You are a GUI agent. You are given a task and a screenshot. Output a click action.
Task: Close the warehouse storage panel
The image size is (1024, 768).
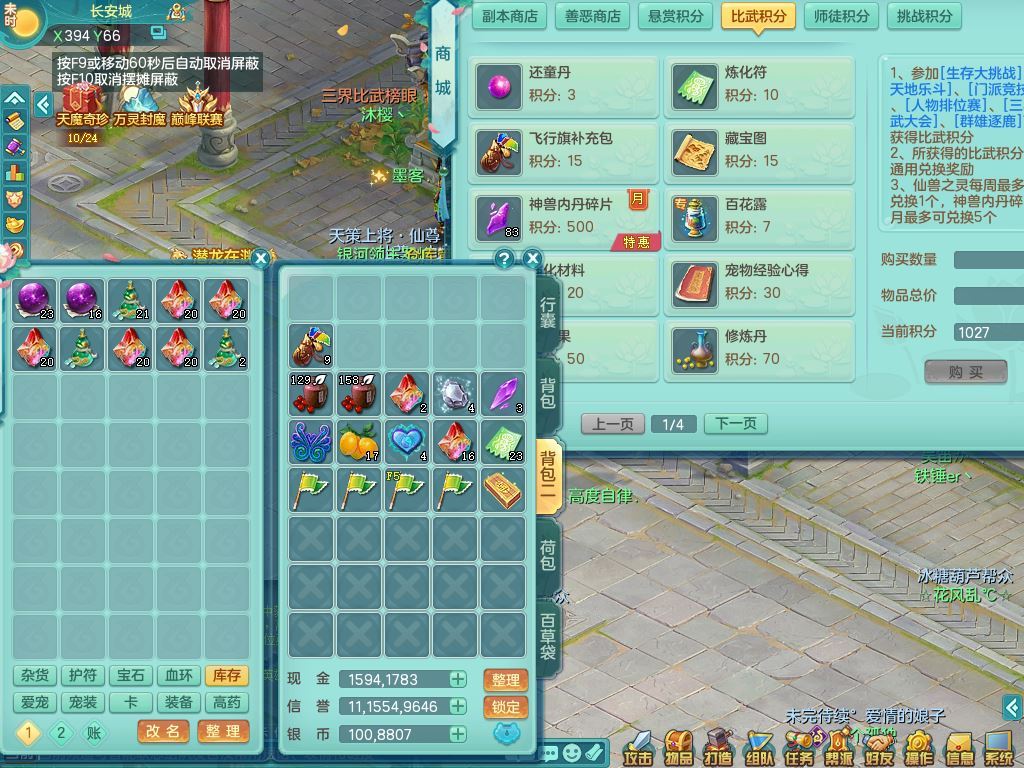coord(261,258)
